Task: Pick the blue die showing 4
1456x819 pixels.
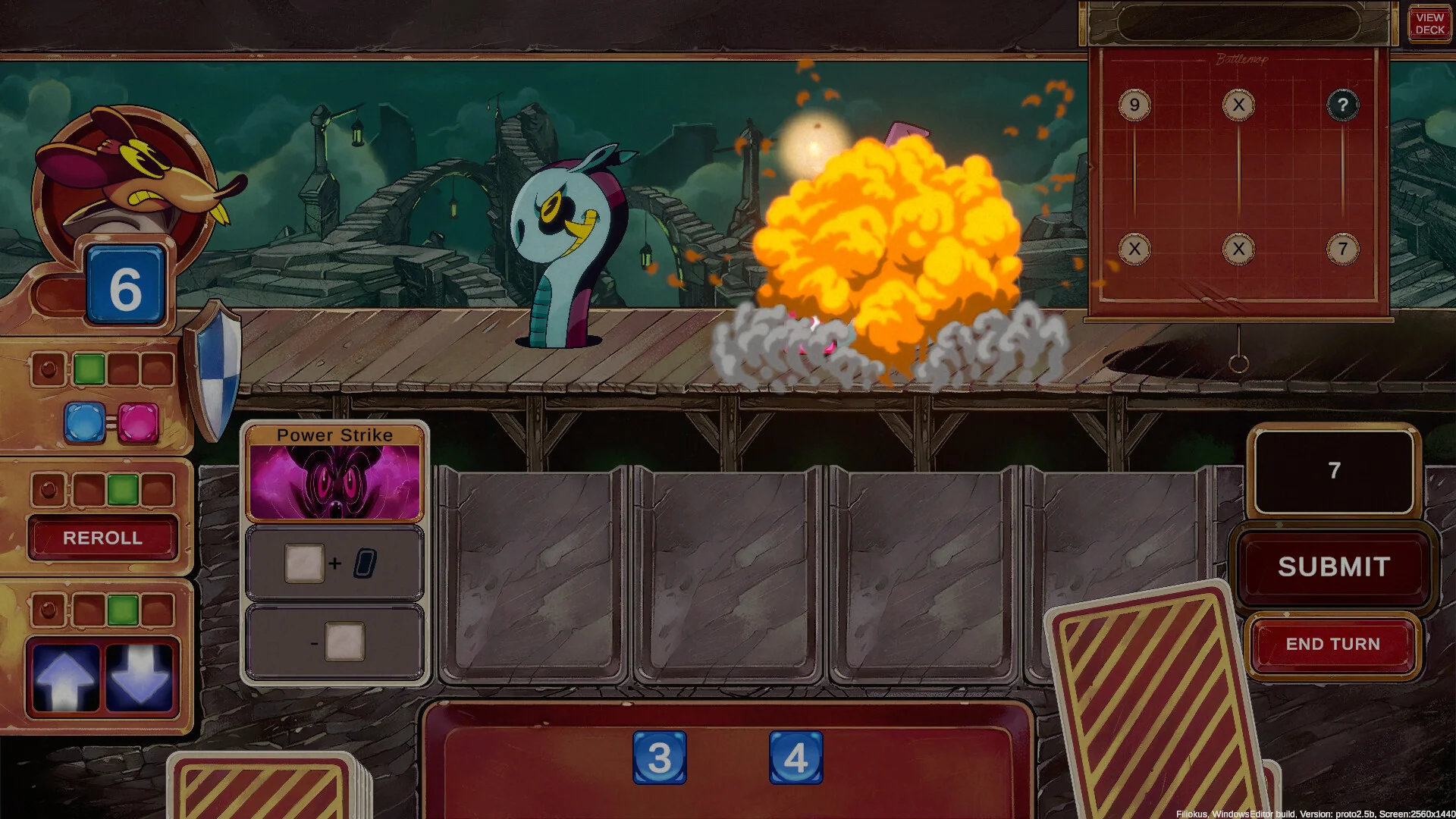Action: click(x=795, y=757)
